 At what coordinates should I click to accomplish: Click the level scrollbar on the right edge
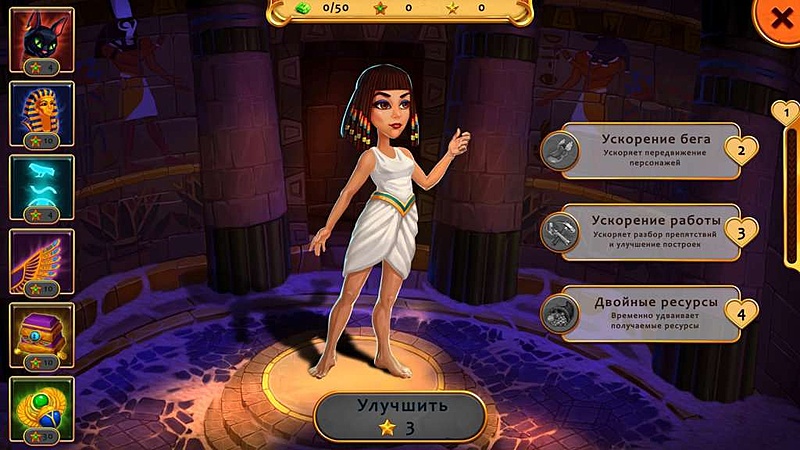click(789, 200)
